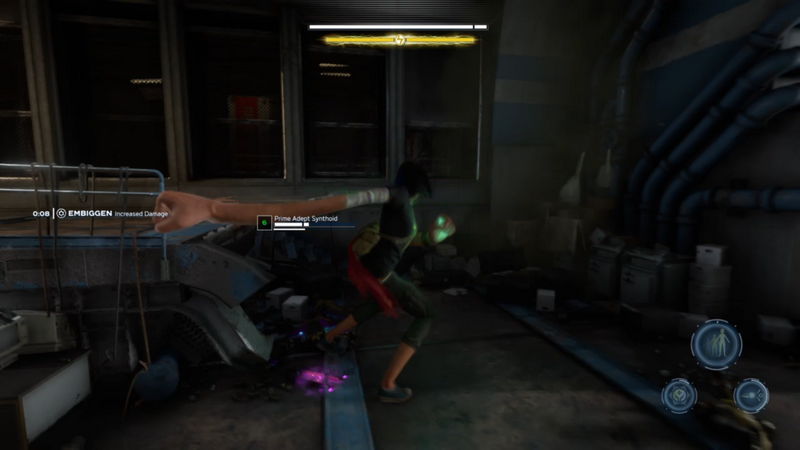Click the Embiggen buff status icon
This screenshot has width=800, height=450.
(62, 213)
